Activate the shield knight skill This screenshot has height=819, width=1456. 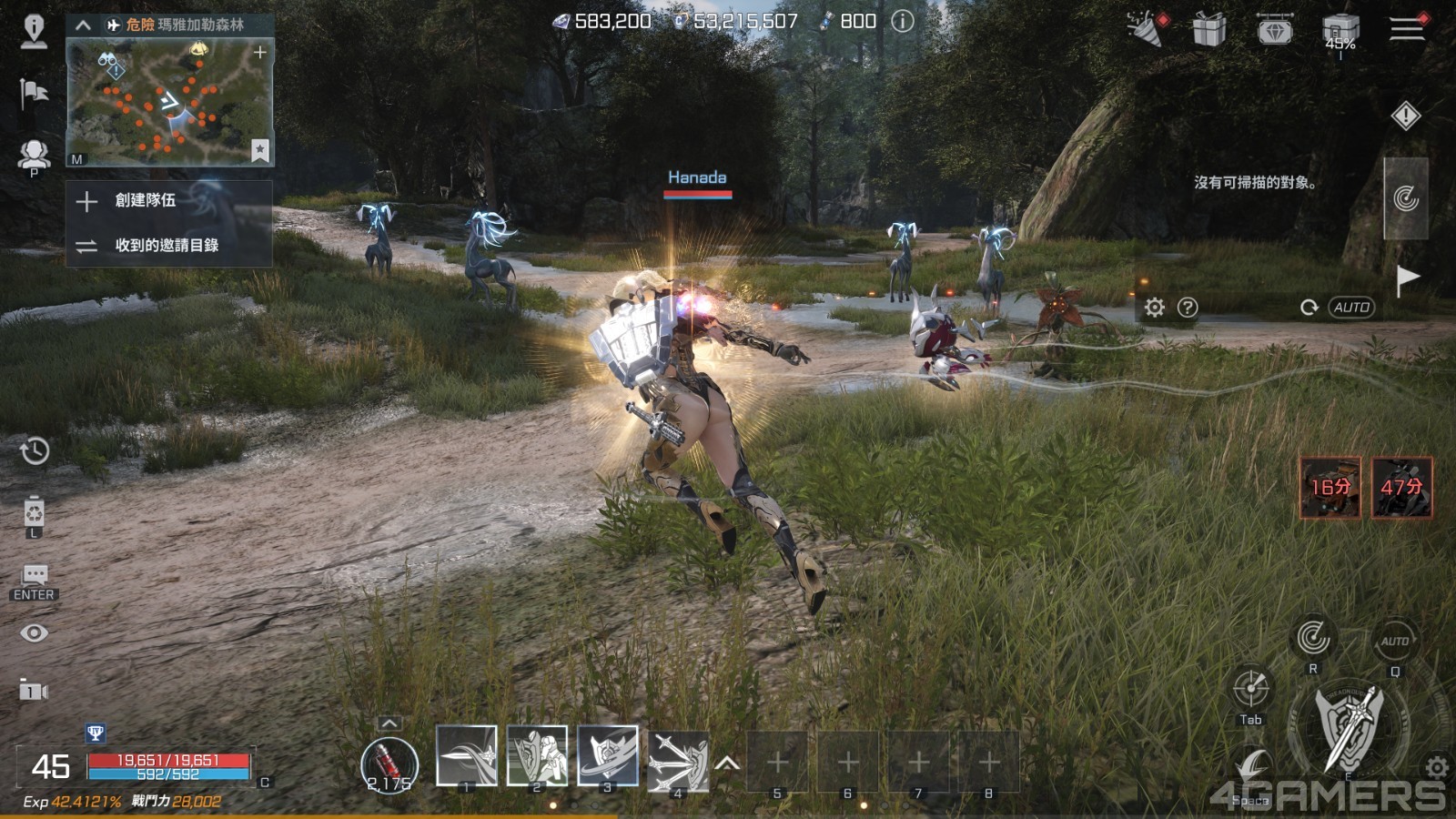coord(537,755)
